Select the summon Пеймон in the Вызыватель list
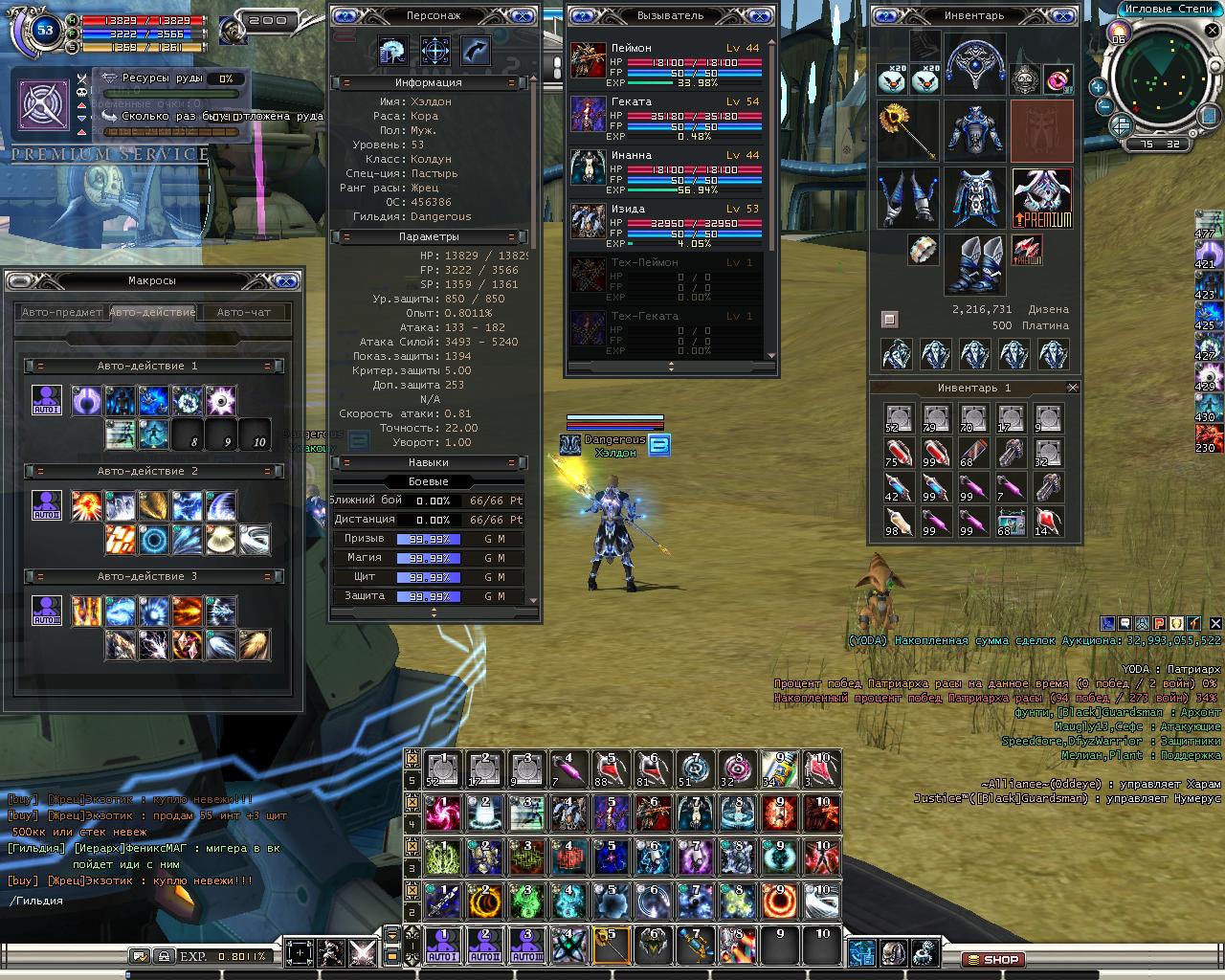1225x980 pixels. pyautogui.click(x=670, y=62)
